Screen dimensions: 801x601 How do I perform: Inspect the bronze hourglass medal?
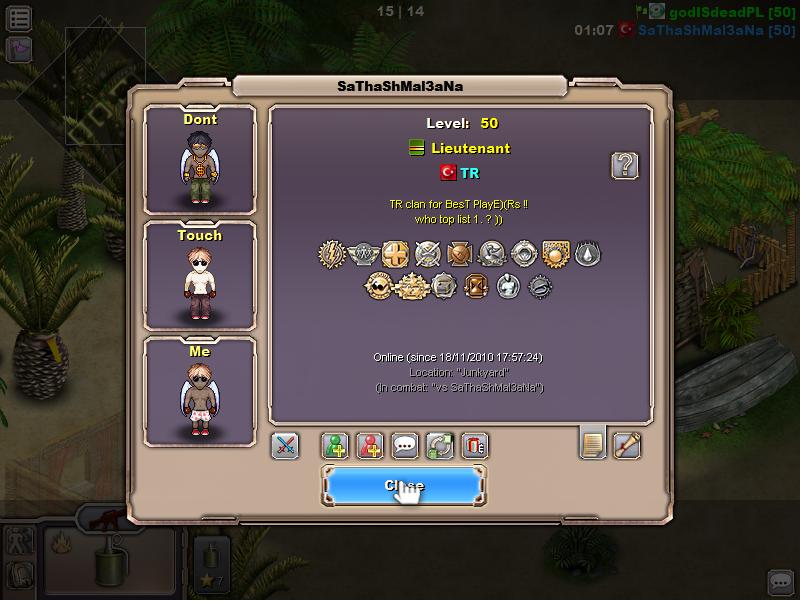pyautogui.click(x=476, y=287)
